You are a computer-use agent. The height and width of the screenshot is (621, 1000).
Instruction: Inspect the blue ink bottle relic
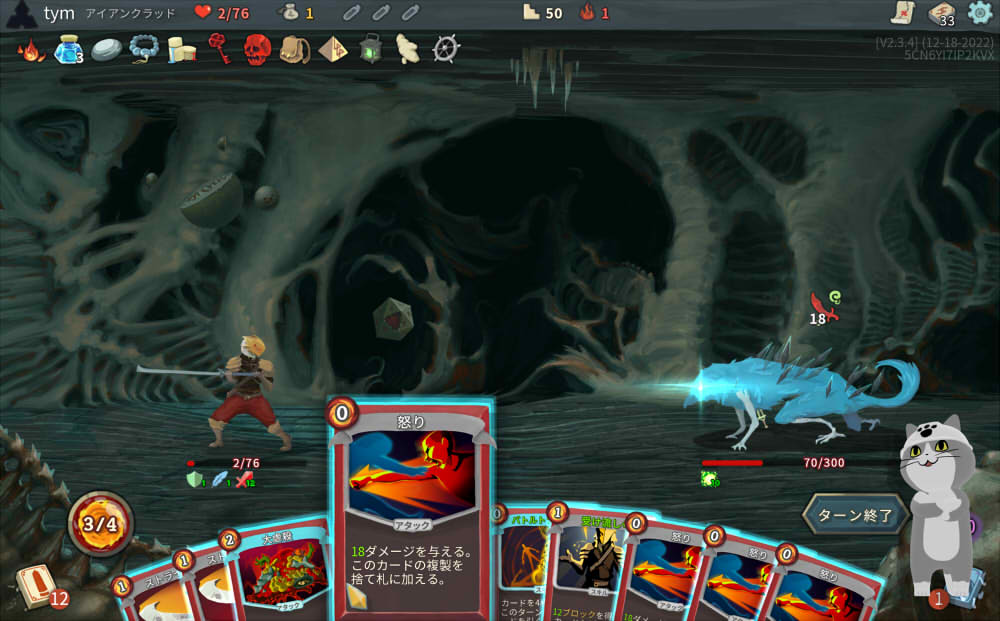click(x=68, y=49)
